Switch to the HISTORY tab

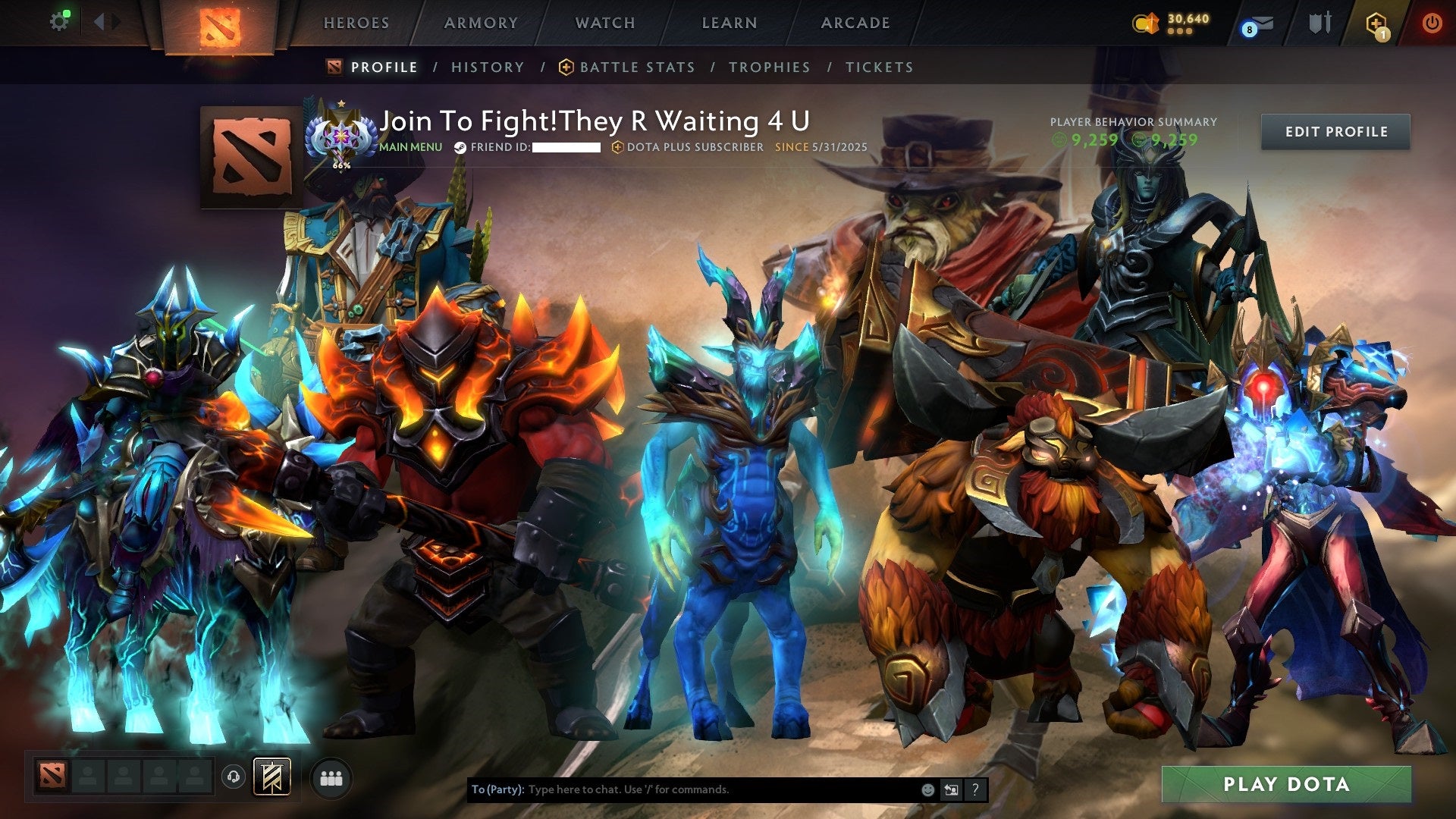pos(487,67)
